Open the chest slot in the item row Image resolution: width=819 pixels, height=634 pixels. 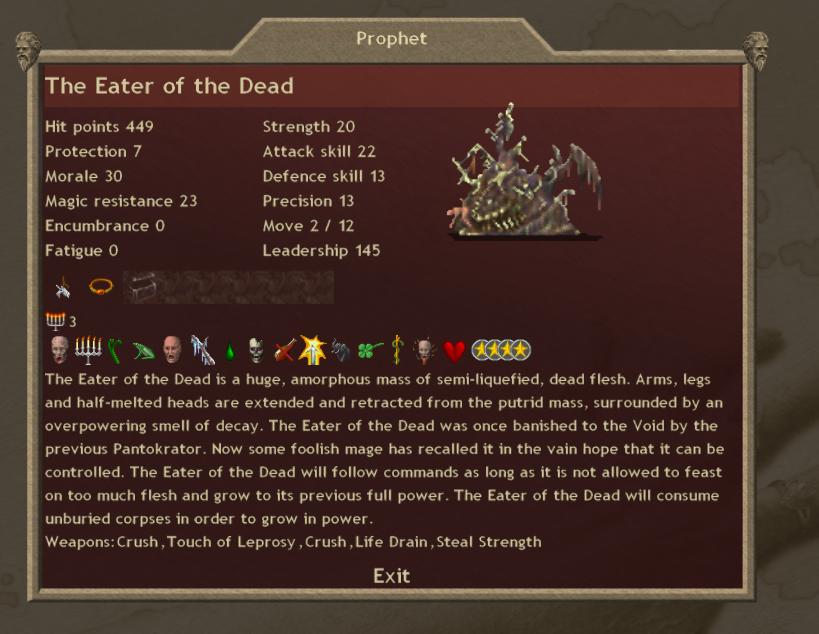(139, 287)
